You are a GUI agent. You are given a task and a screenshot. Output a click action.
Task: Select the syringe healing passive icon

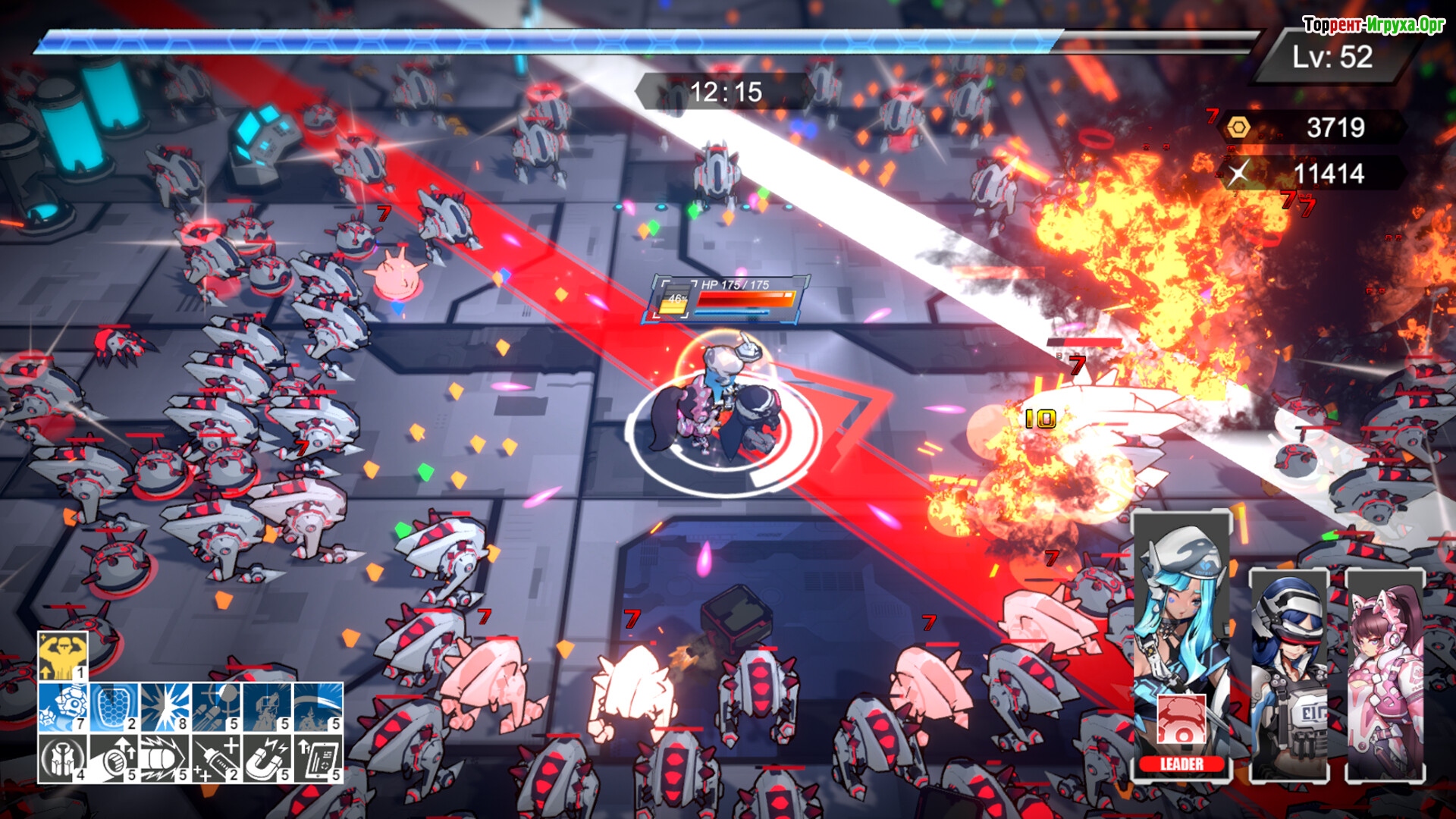[x=215, y=758]
